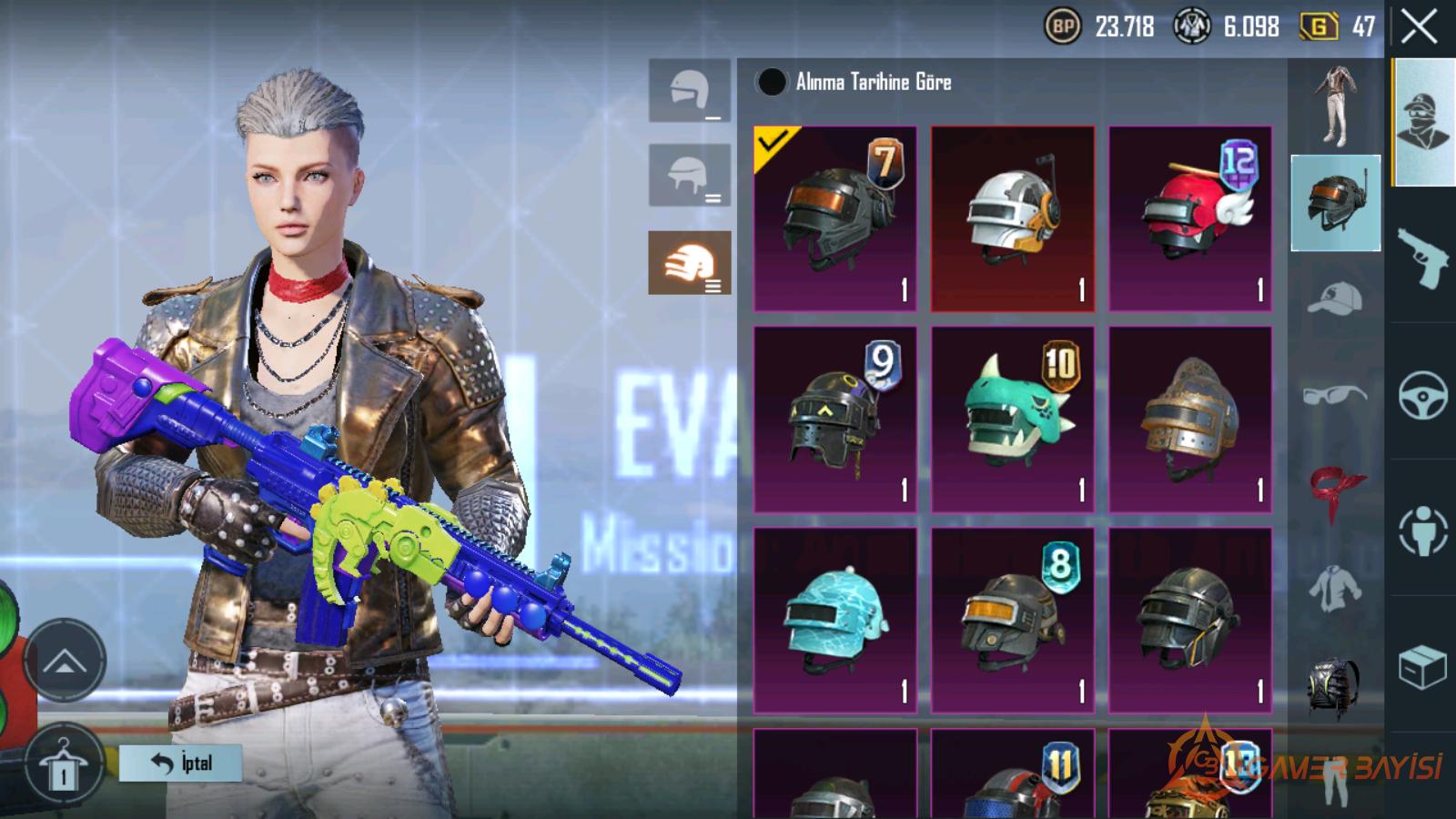1456x819 pixels.
Task: Select the red winged level 12 helmet
Action: (x=1189, y=219)
